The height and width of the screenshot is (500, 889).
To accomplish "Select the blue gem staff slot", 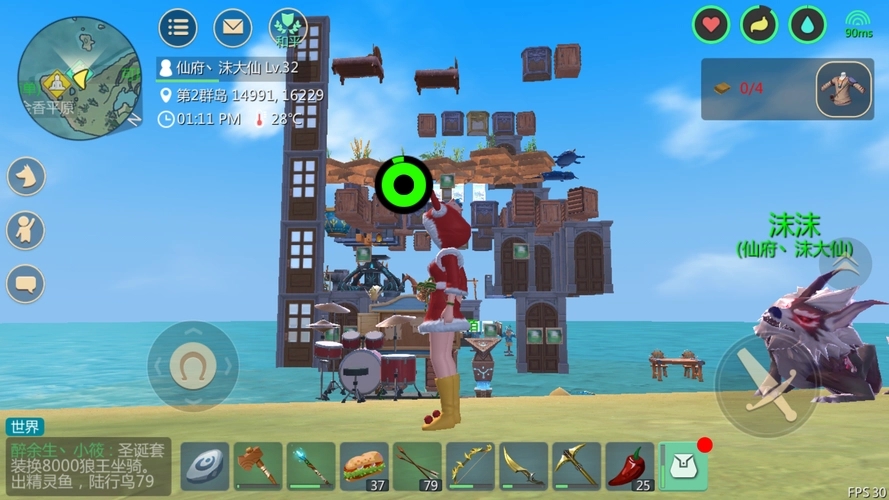I will [311, 466].
